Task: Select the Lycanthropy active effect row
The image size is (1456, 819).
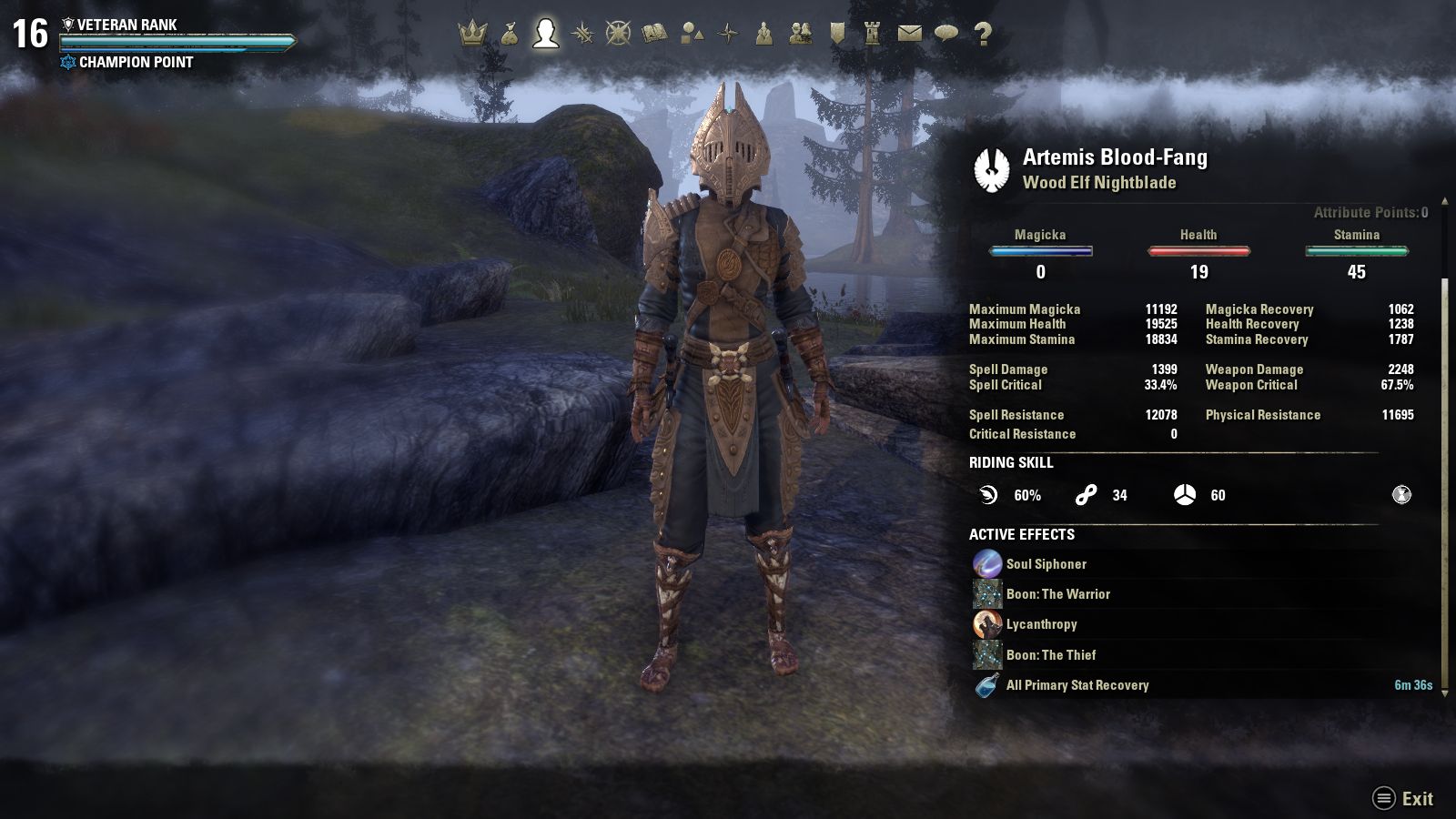Action: coord(1041,624)
